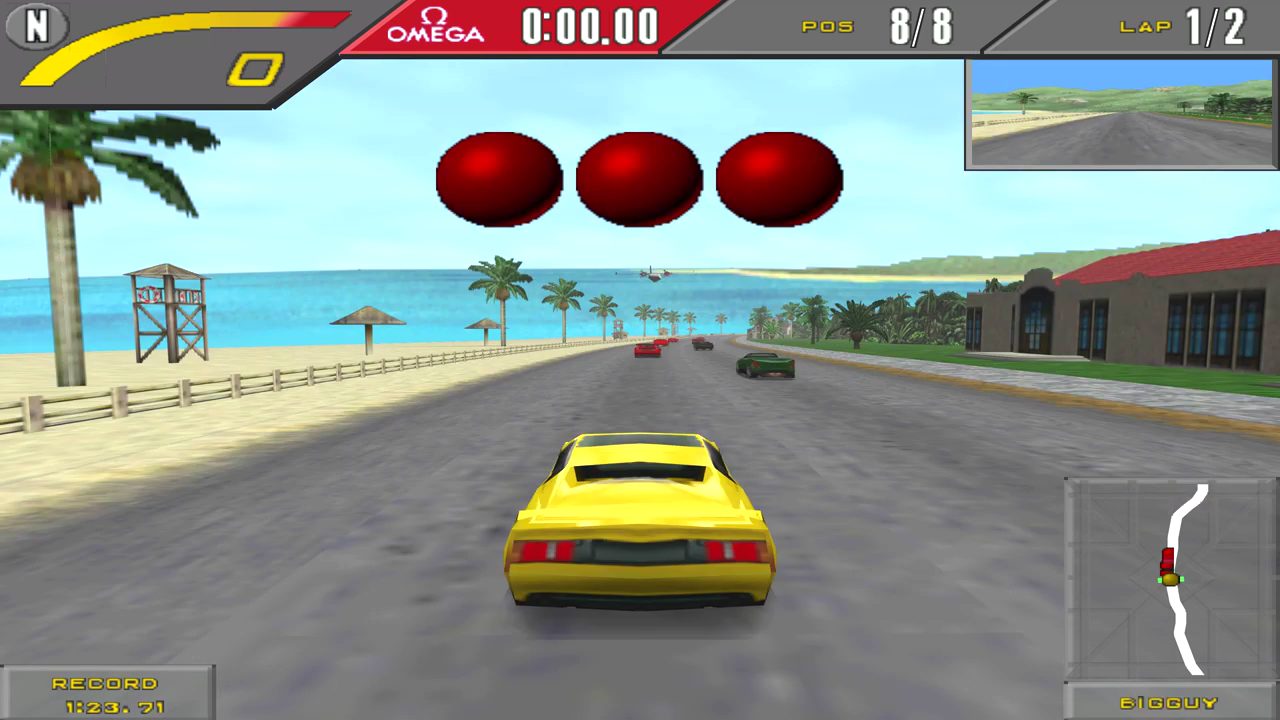
Task: Select the N gear indicator icon
Action: click(x=36, y=28)
